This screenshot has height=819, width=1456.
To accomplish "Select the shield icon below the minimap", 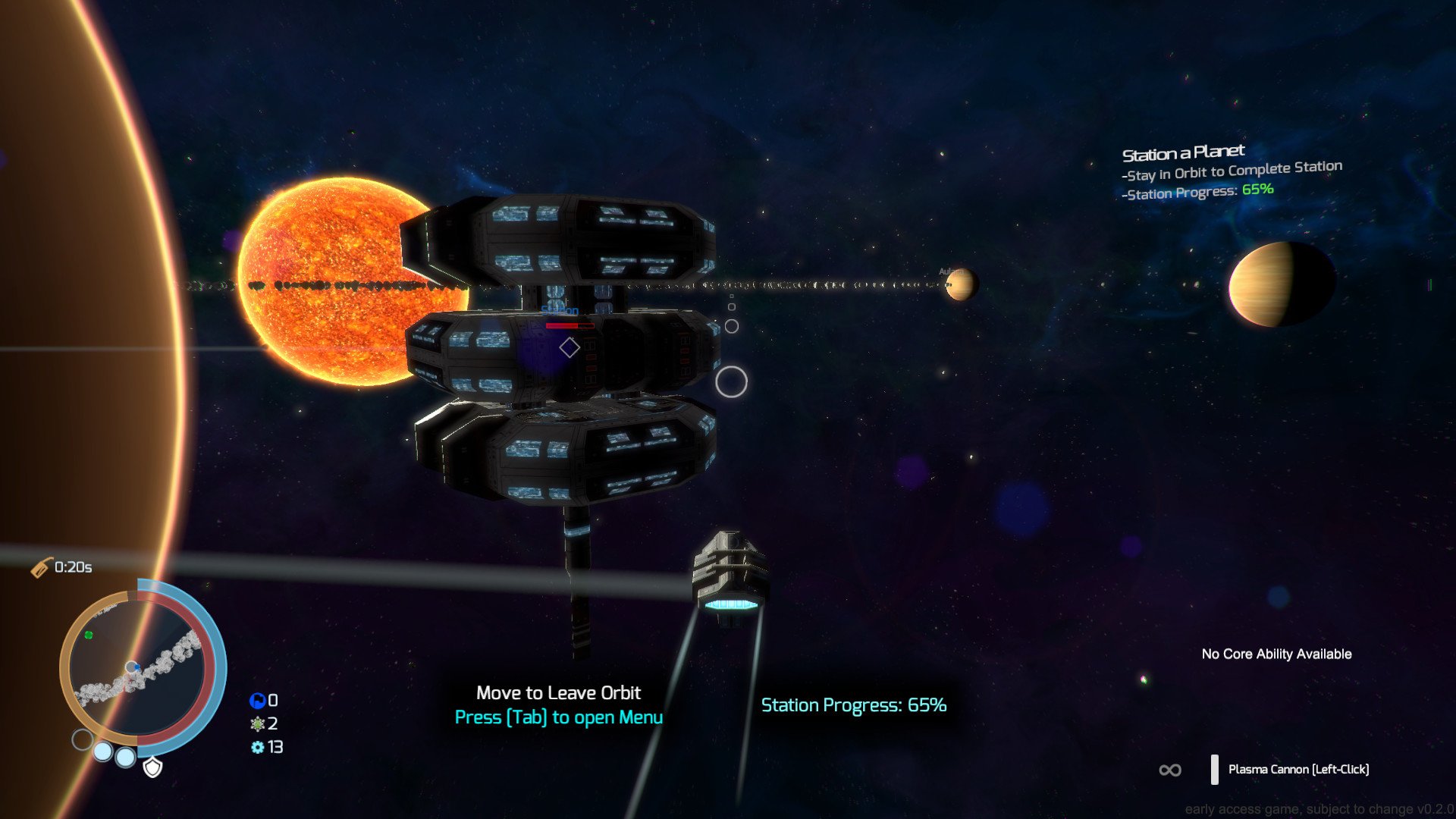I will (153, 768).
